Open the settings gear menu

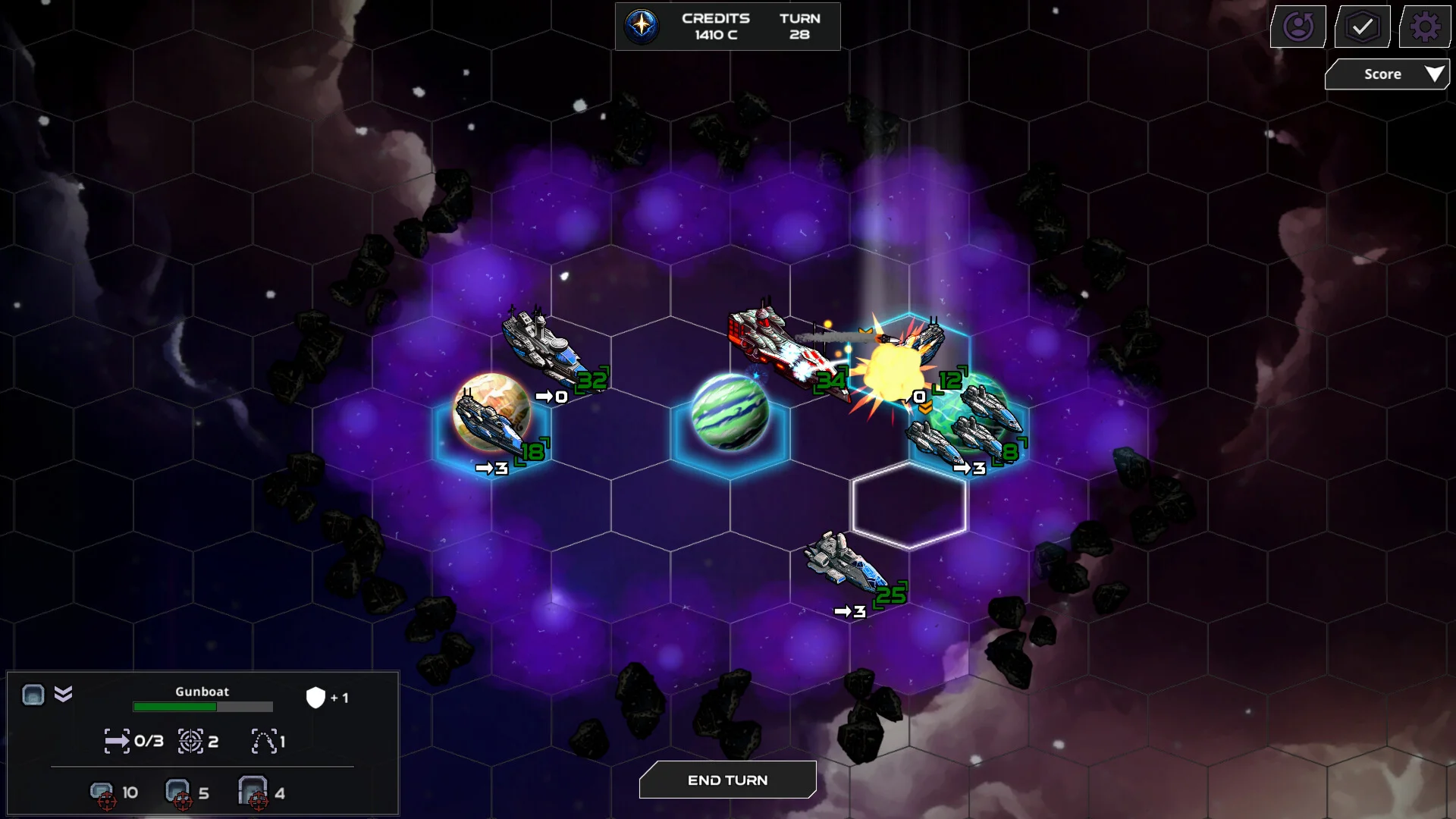point(1425,27)
